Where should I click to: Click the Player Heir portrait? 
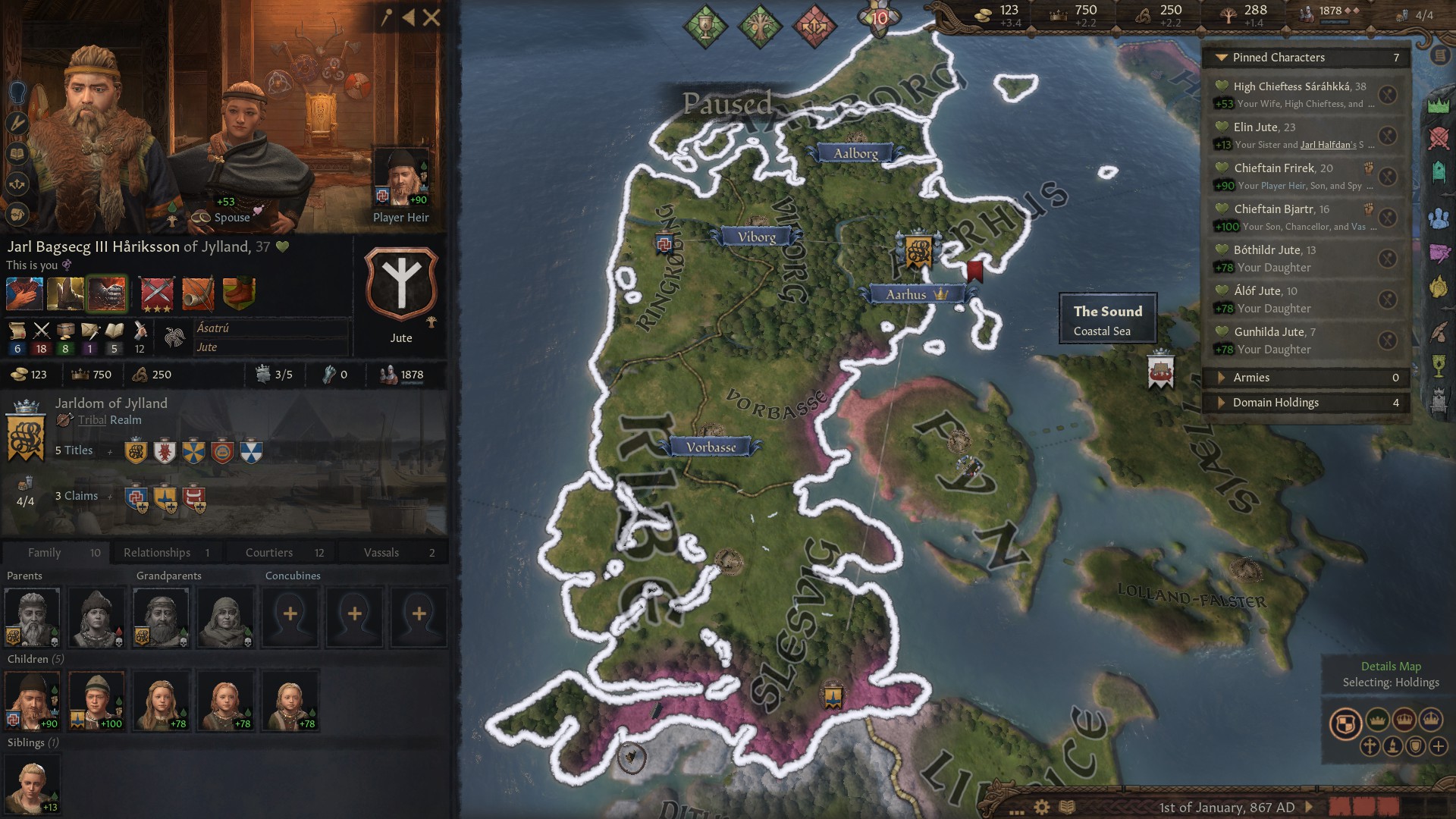(x=400, y=177)
